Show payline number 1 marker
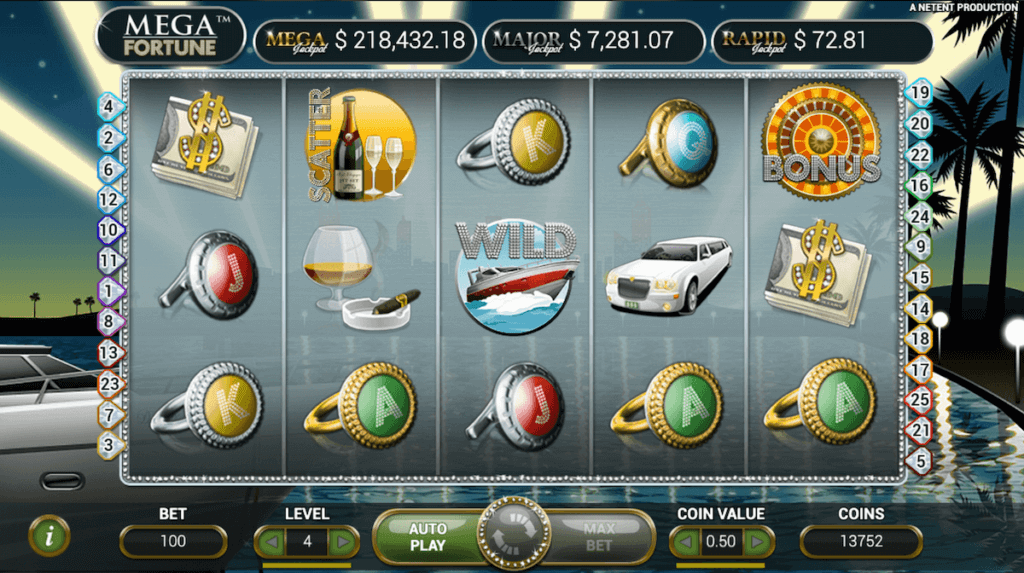Viewport: 1024px width, 573px height. coord(109,290)
